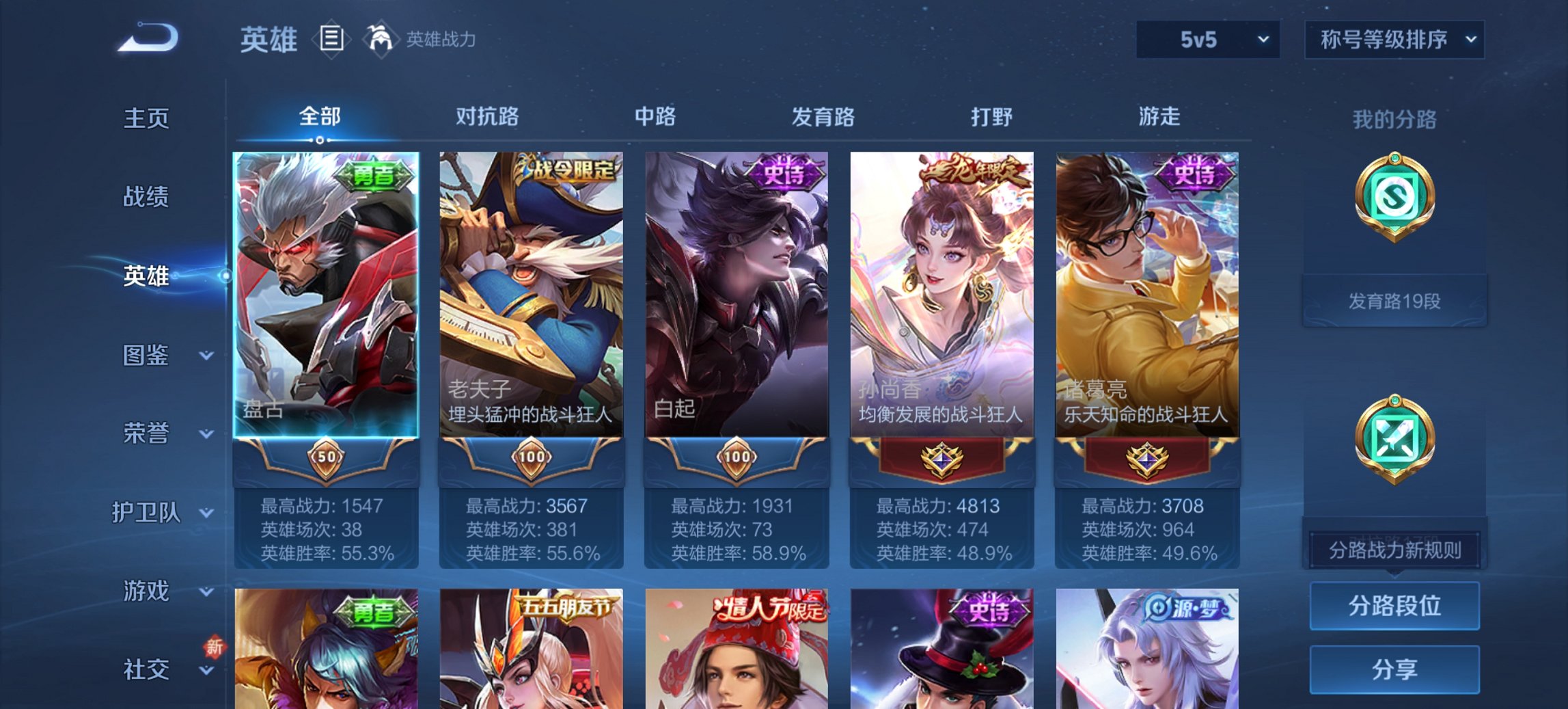Open the hero attribute list icon beside 英雄
The image size is (1568, 709).
tap(333, 40)
